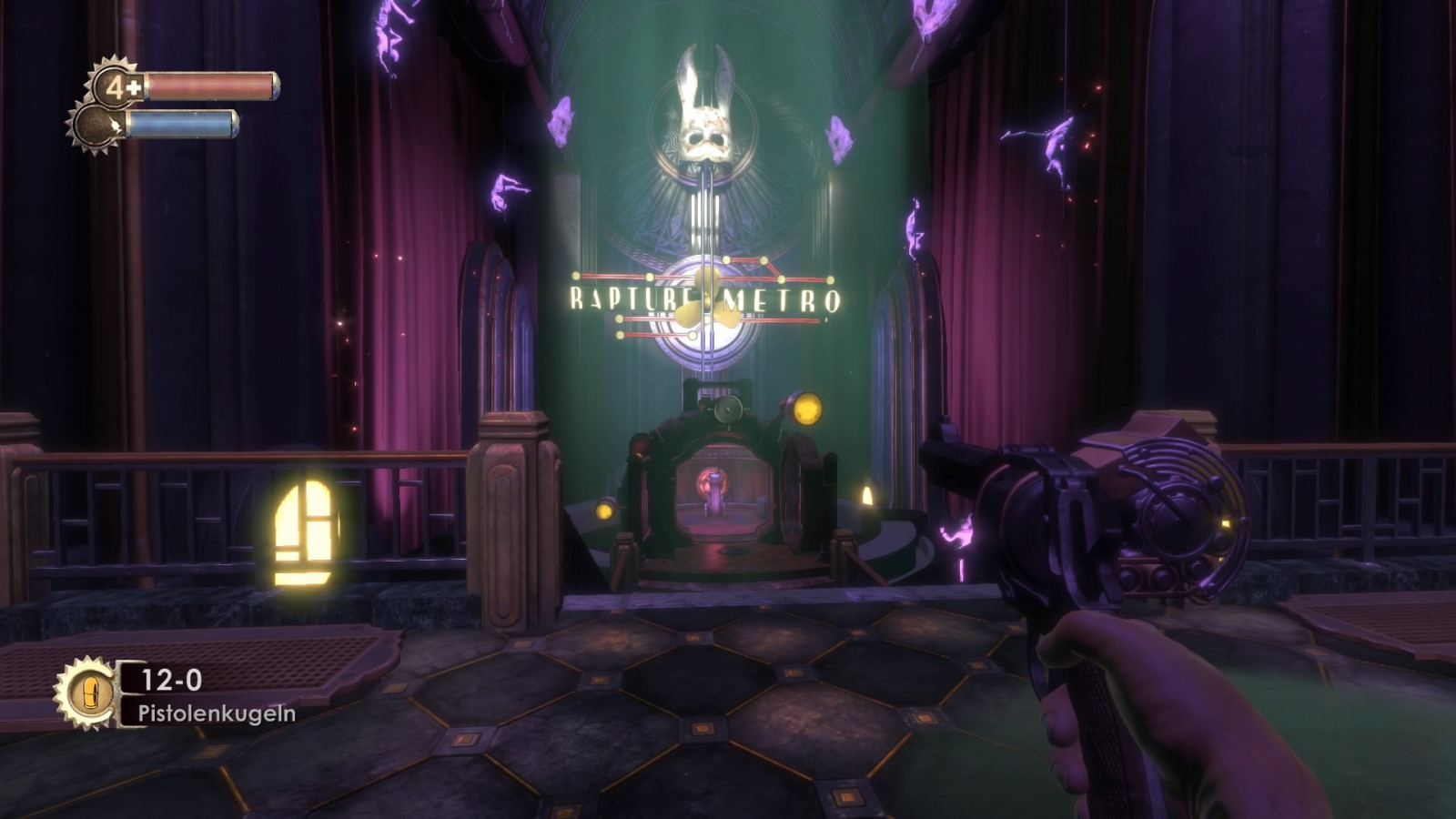
Task: Click the Pistolenkugeln bullet ammo icon
Action: pos(89,694)
